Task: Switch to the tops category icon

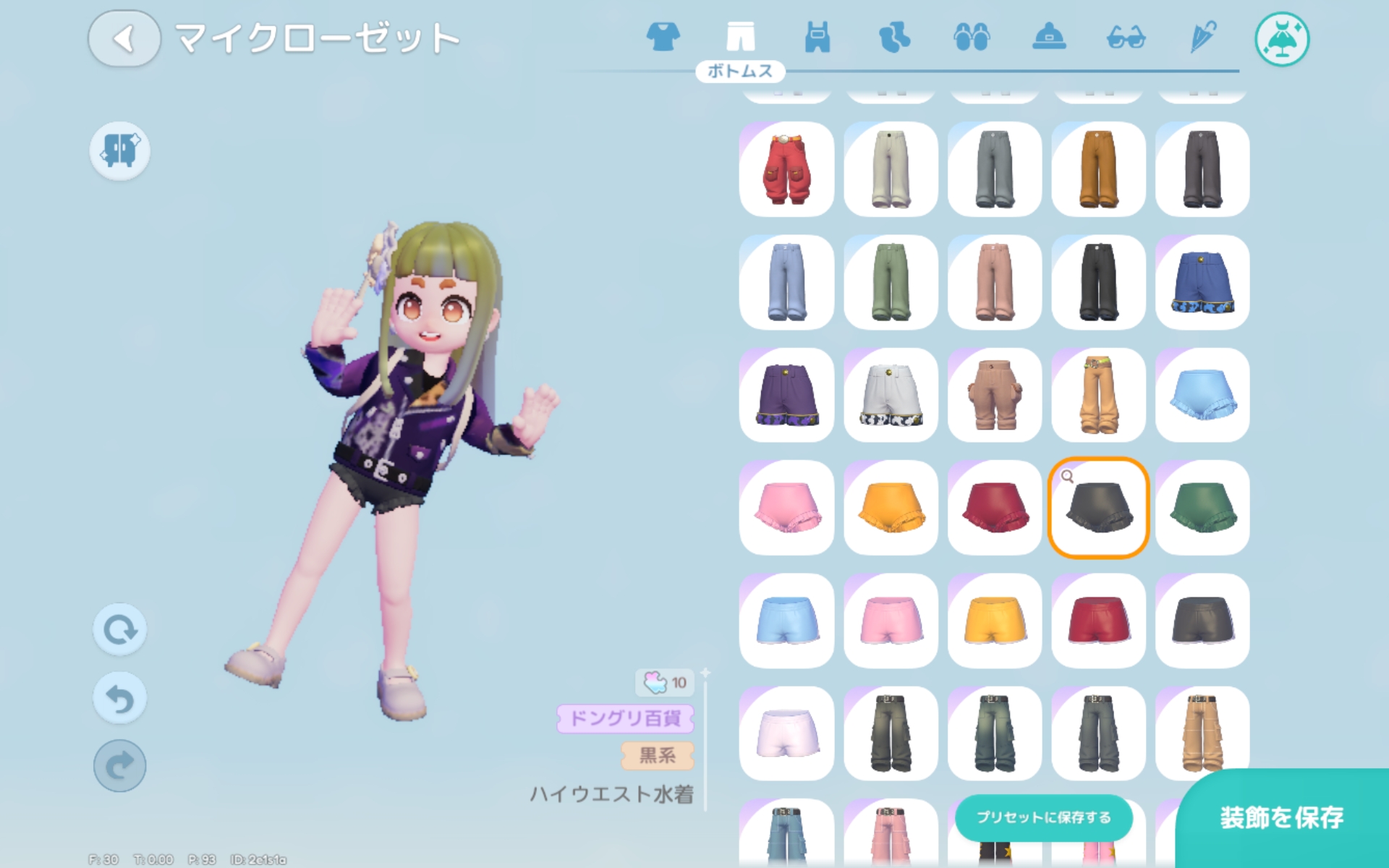Action: click(665, 38)
